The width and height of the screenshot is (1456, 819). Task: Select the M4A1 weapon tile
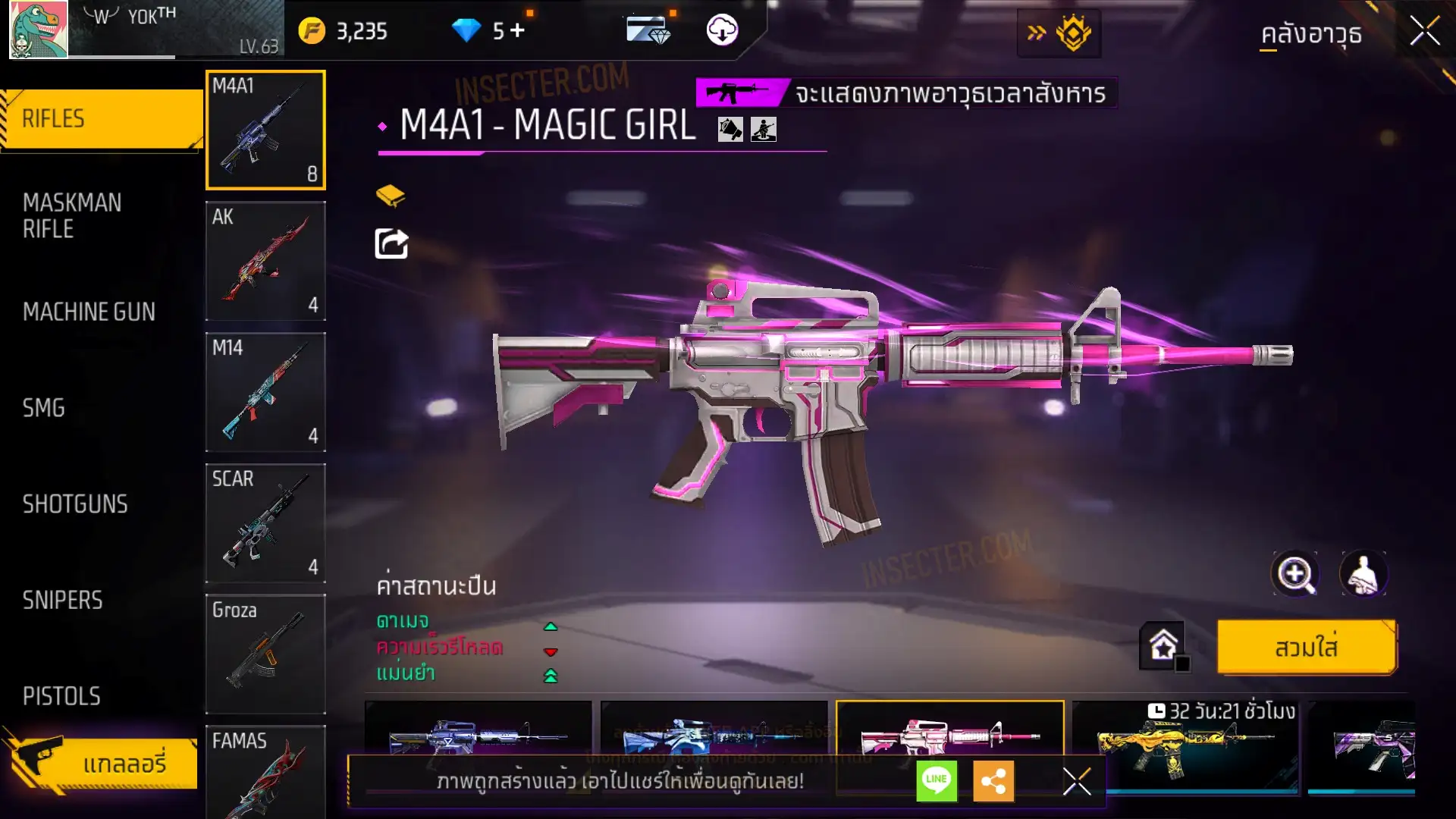[265, 130]
